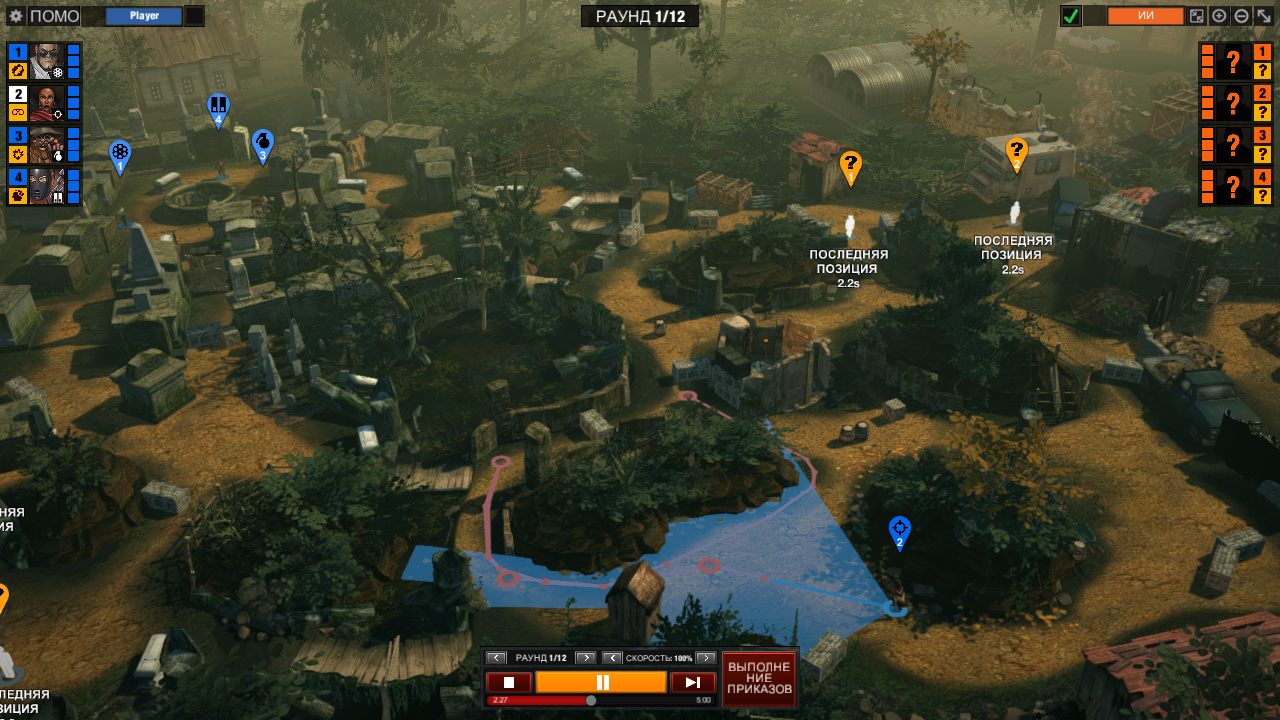Click the orange grenade class icon on soldier 1
The height and width of the screenshot is (720, 1280).
tap(17, 70)
